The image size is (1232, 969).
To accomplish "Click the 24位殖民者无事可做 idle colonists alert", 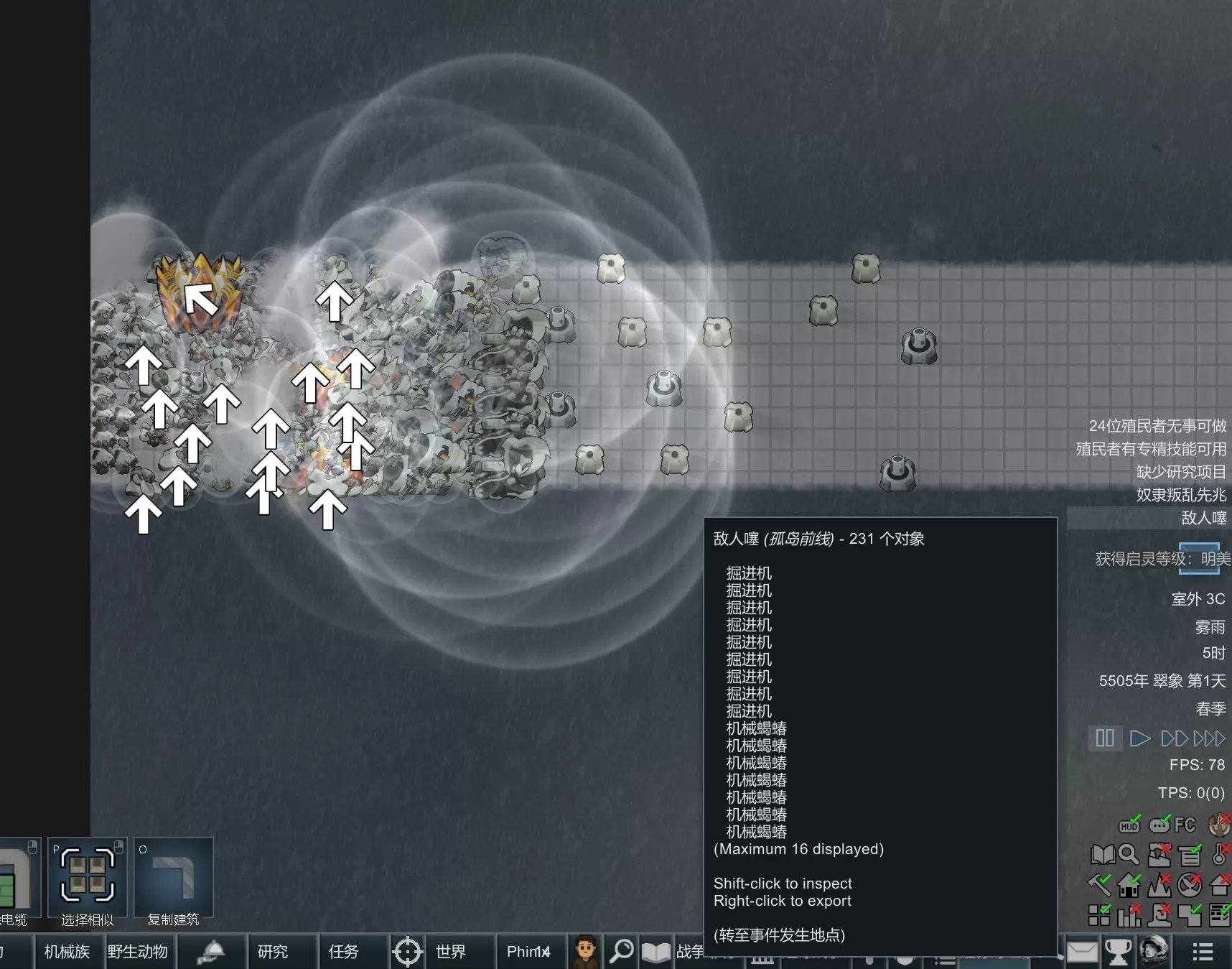I will point(1157,426).
